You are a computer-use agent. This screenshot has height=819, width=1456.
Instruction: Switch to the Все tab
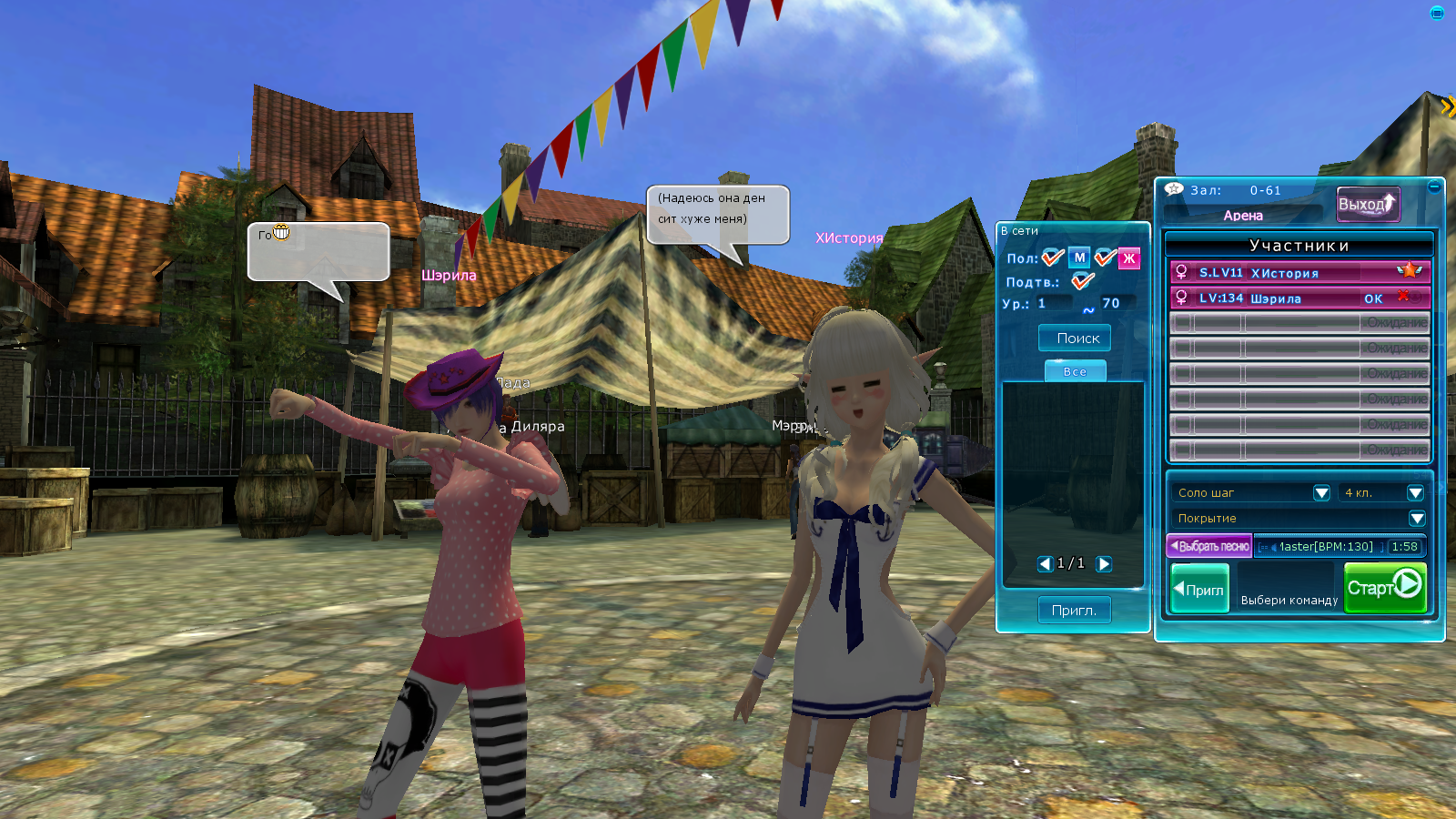[x=1075, y=371]
